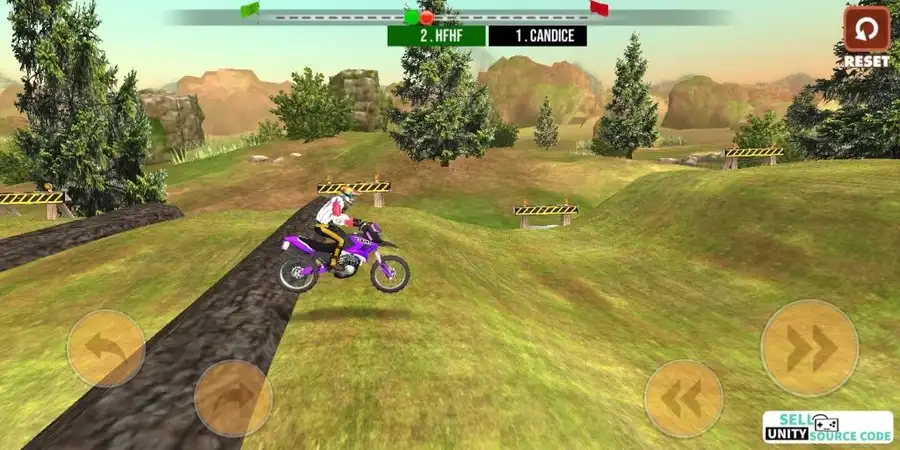900x450 pixels.
Task: Lean the bike back with left-turn arrow
Action: tap(105, 348)
